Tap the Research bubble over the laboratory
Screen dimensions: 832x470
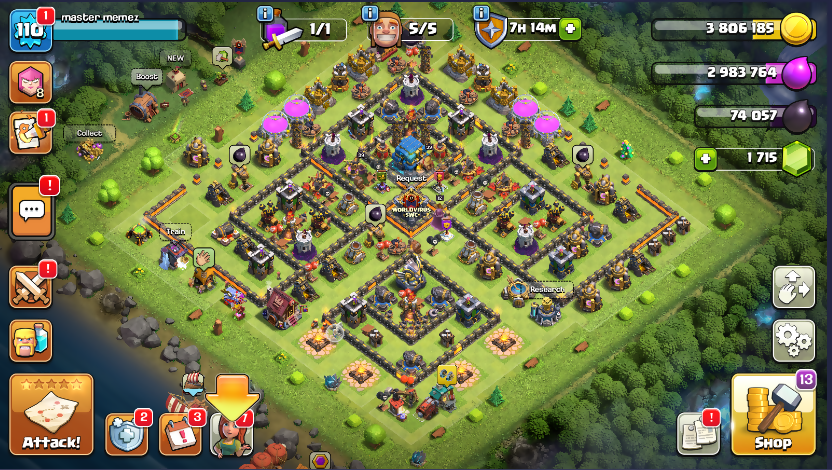coord(547,290)
